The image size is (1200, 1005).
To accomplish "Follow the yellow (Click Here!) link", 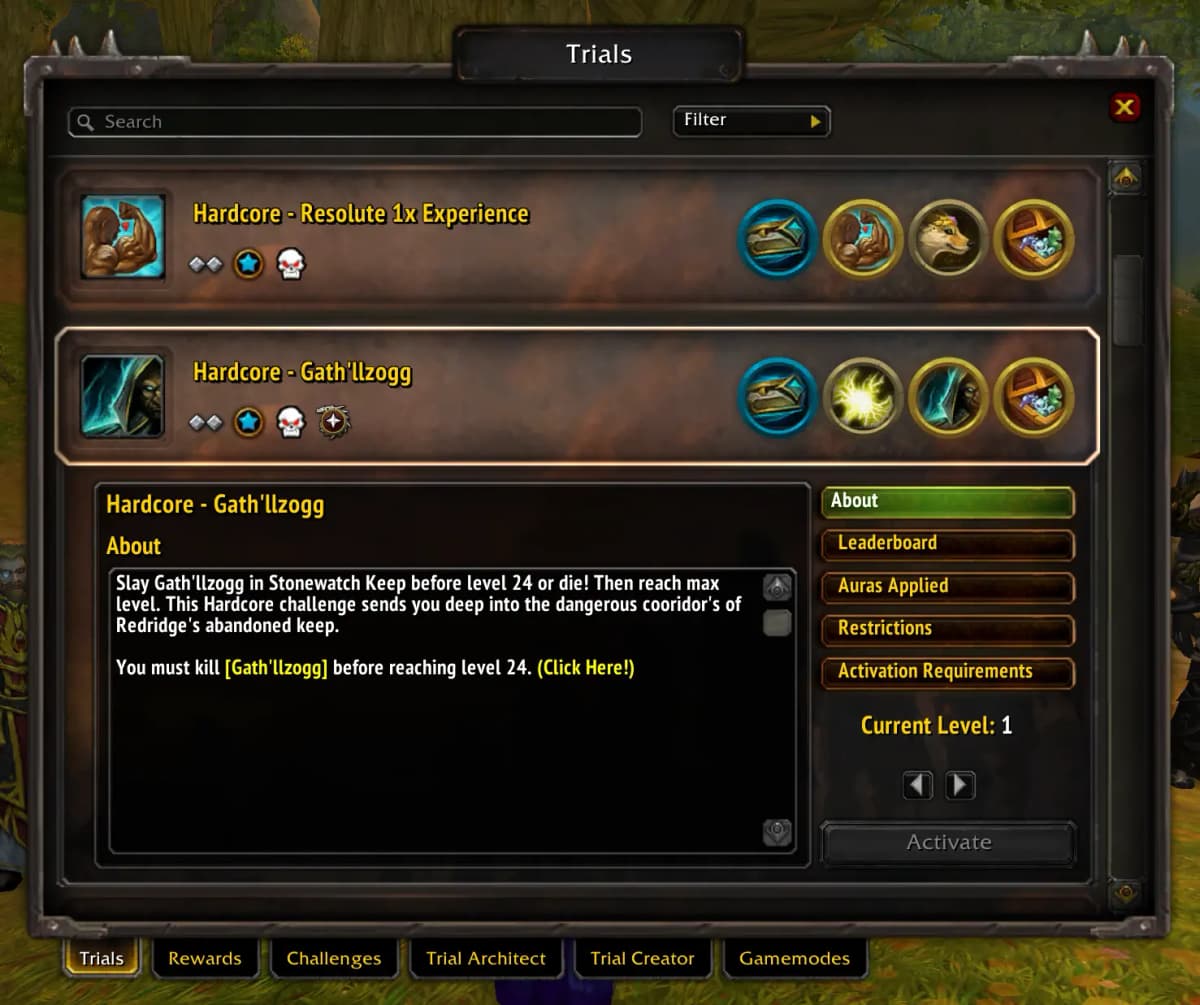I will (586, 668).
